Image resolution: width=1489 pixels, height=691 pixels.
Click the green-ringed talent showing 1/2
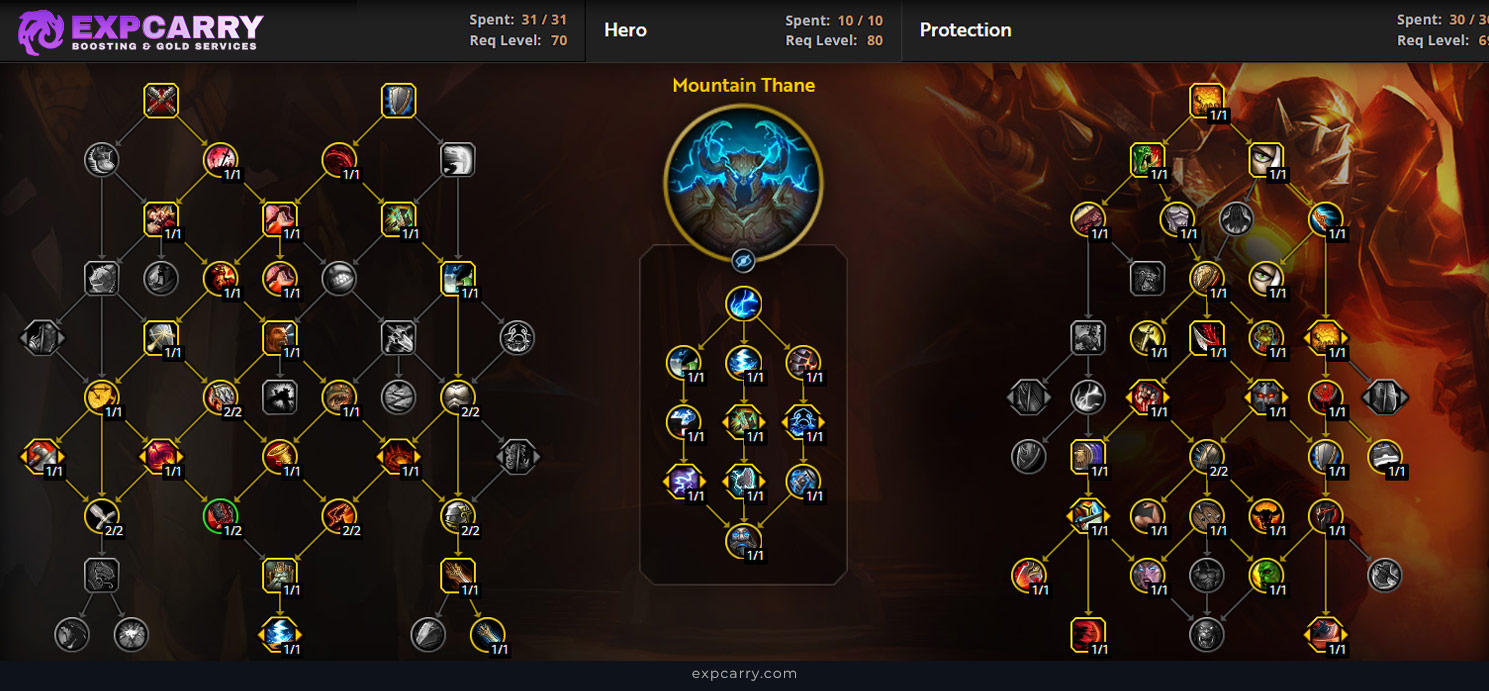pos(220,516)
